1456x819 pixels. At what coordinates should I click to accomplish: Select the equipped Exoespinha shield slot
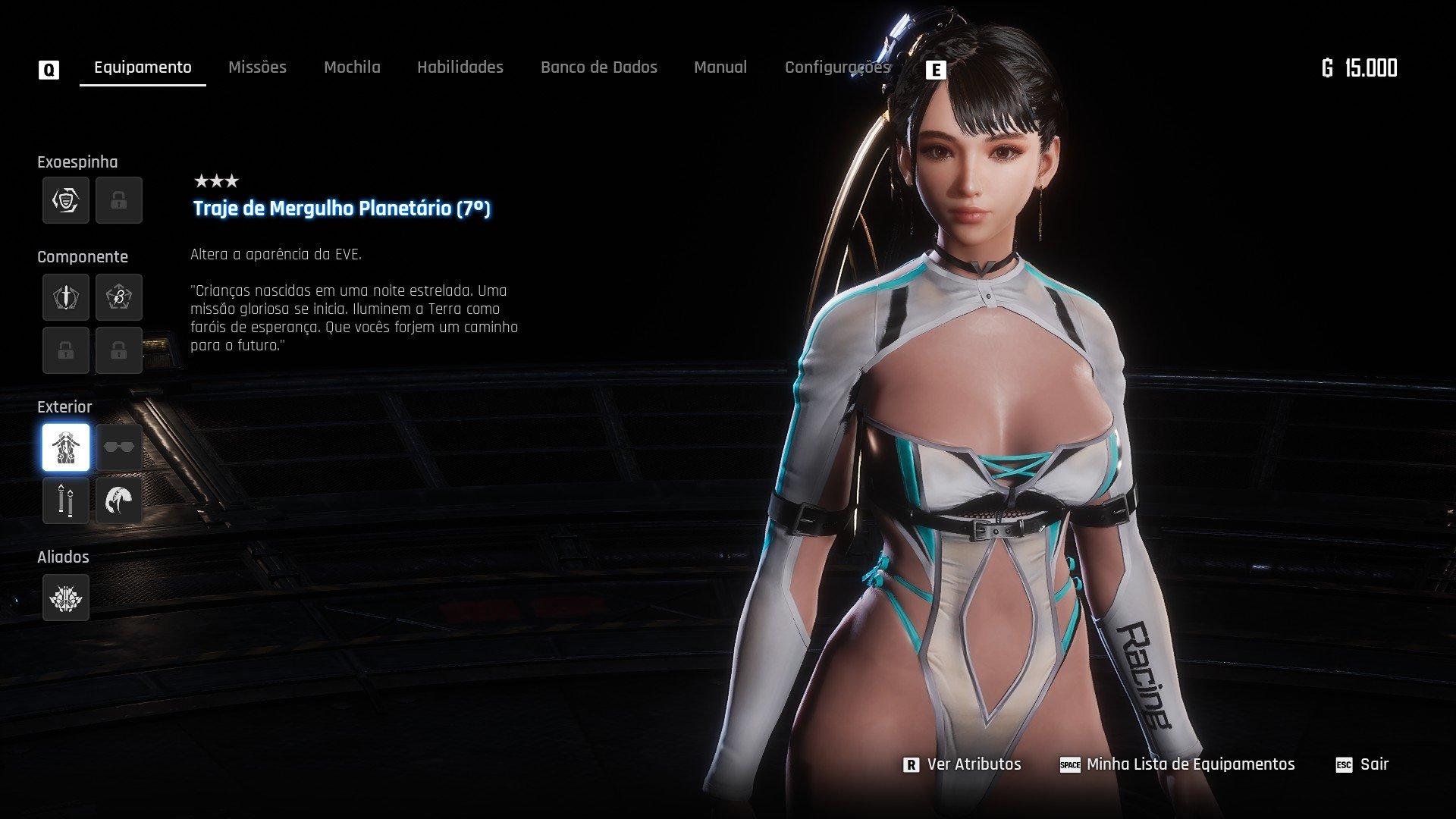pyautogui.click(x=66, y=200)
